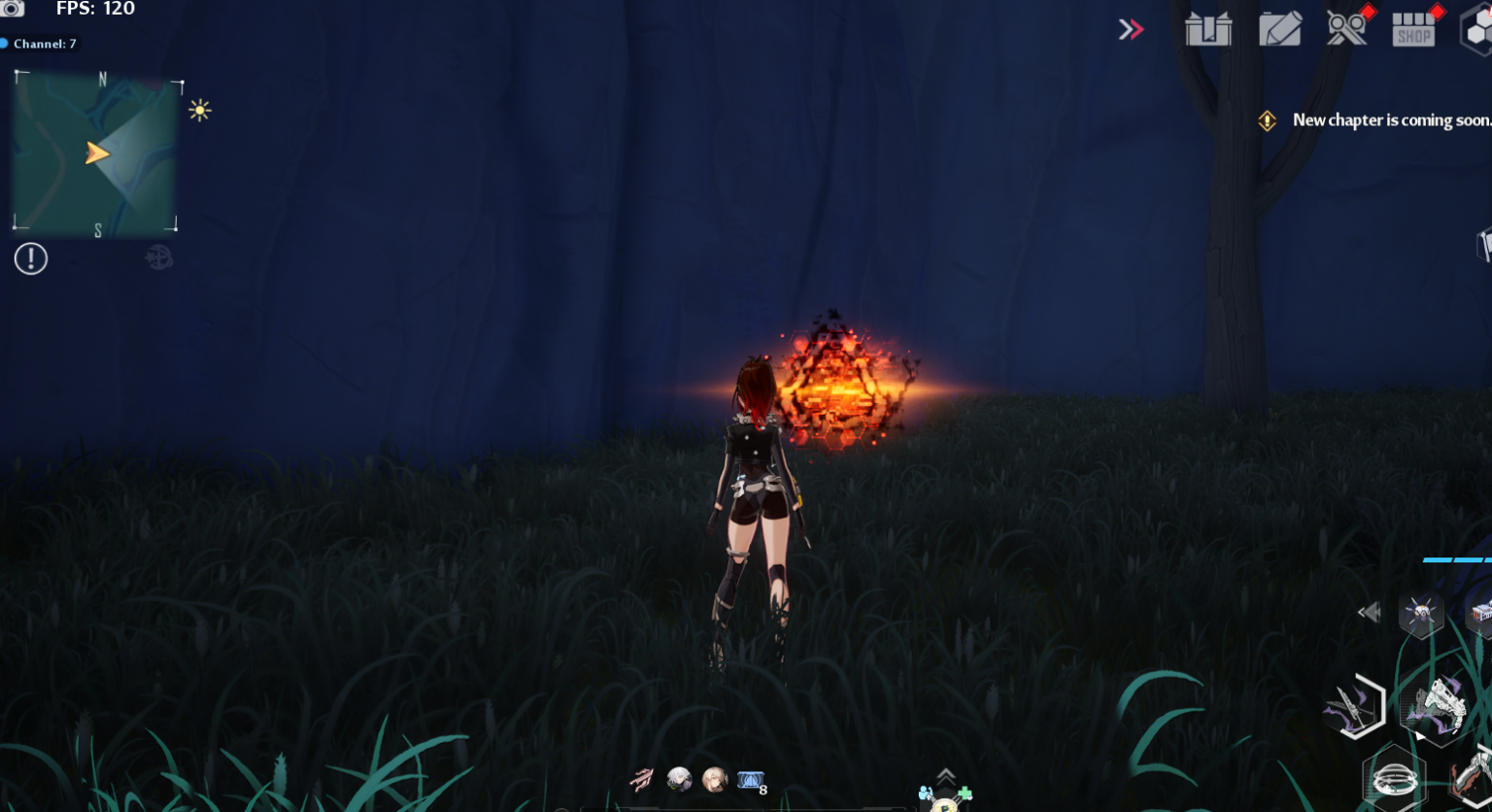1492x812 pixels.
Task: Open the hexagon cluster menu icon
Action: pos(1477,30)
